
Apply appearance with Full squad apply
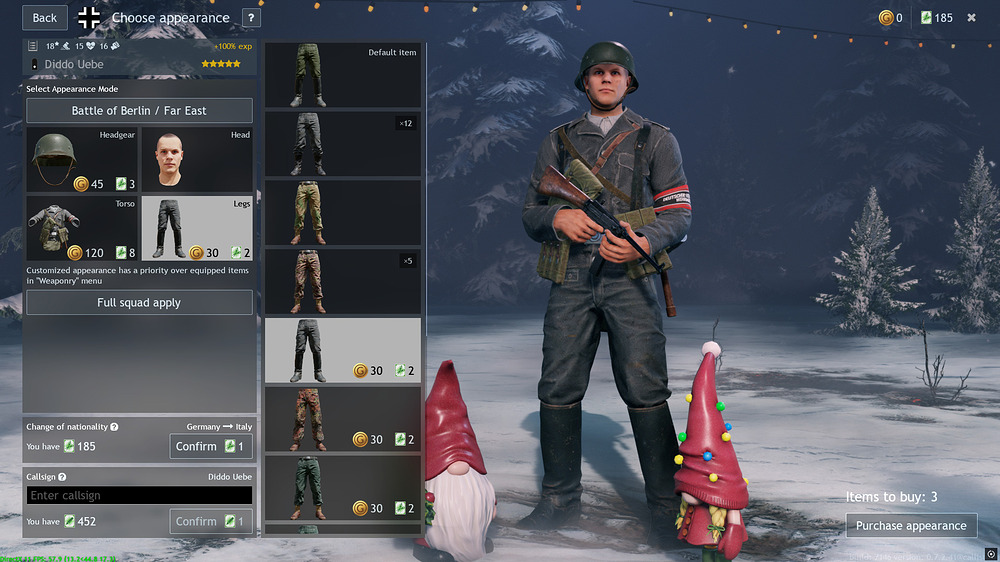[139, 303]
